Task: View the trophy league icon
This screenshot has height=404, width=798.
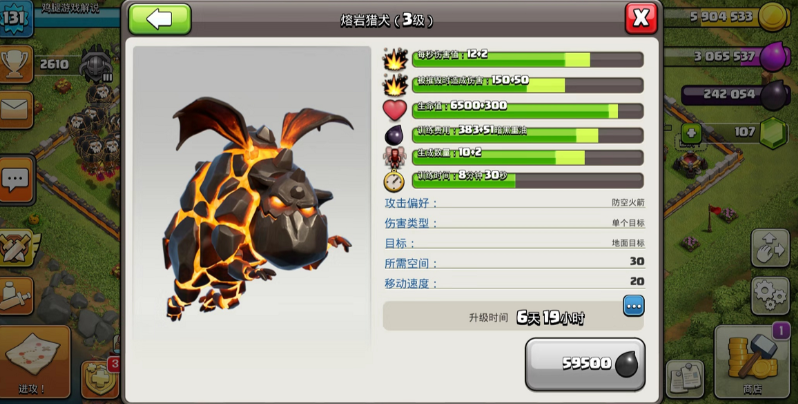Action: pos(16,64)
